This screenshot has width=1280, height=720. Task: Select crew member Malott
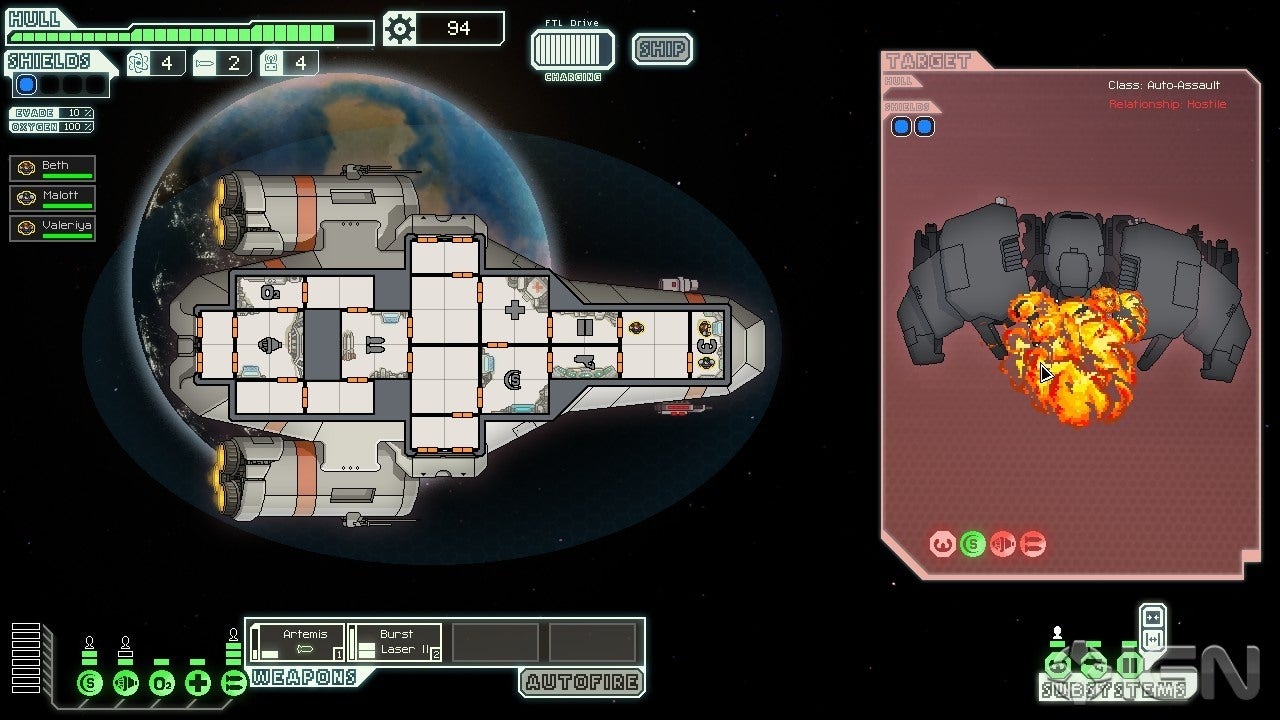[x=53, y=198]
